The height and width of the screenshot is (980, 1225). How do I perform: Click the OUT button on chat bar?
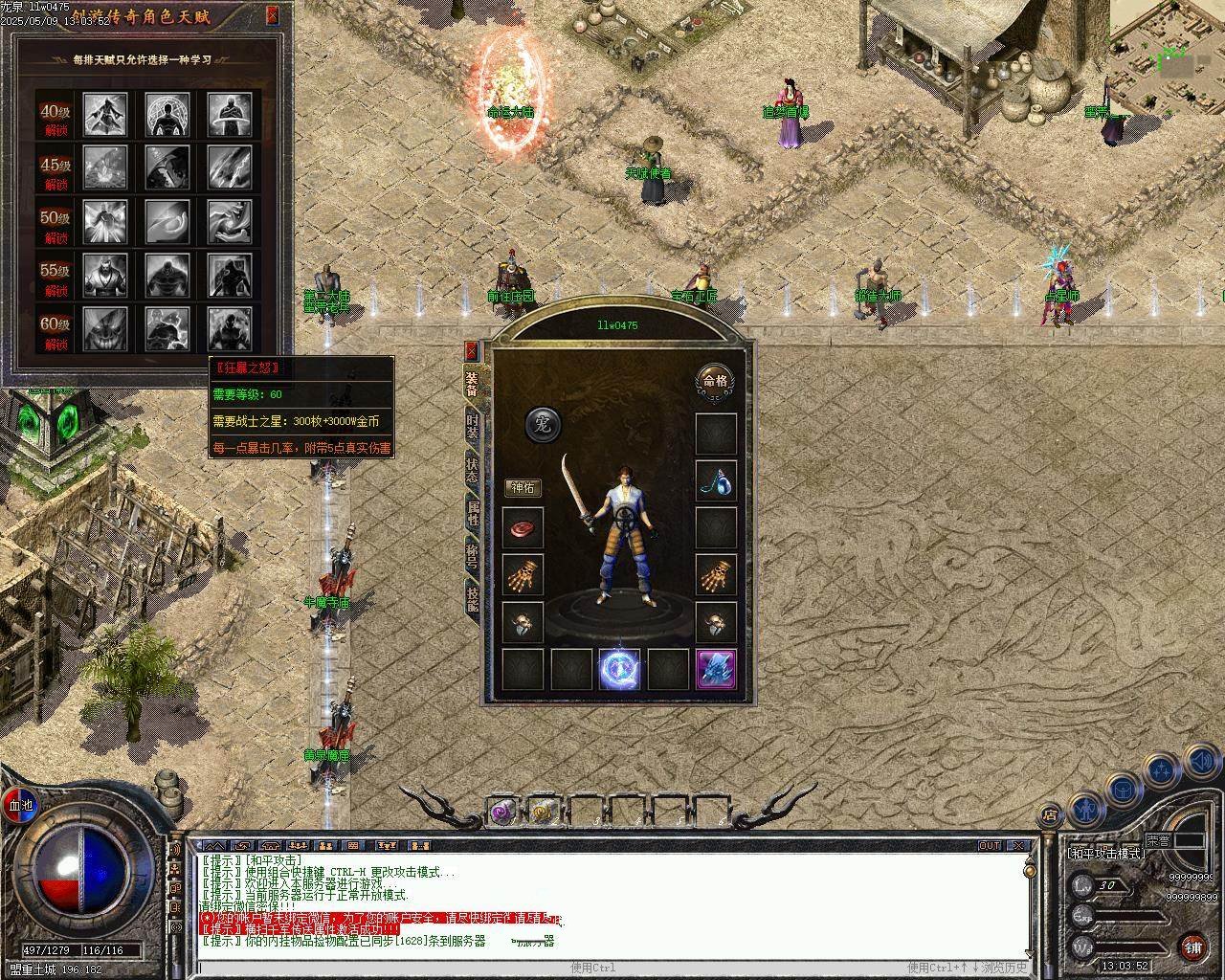coord(990,845)
